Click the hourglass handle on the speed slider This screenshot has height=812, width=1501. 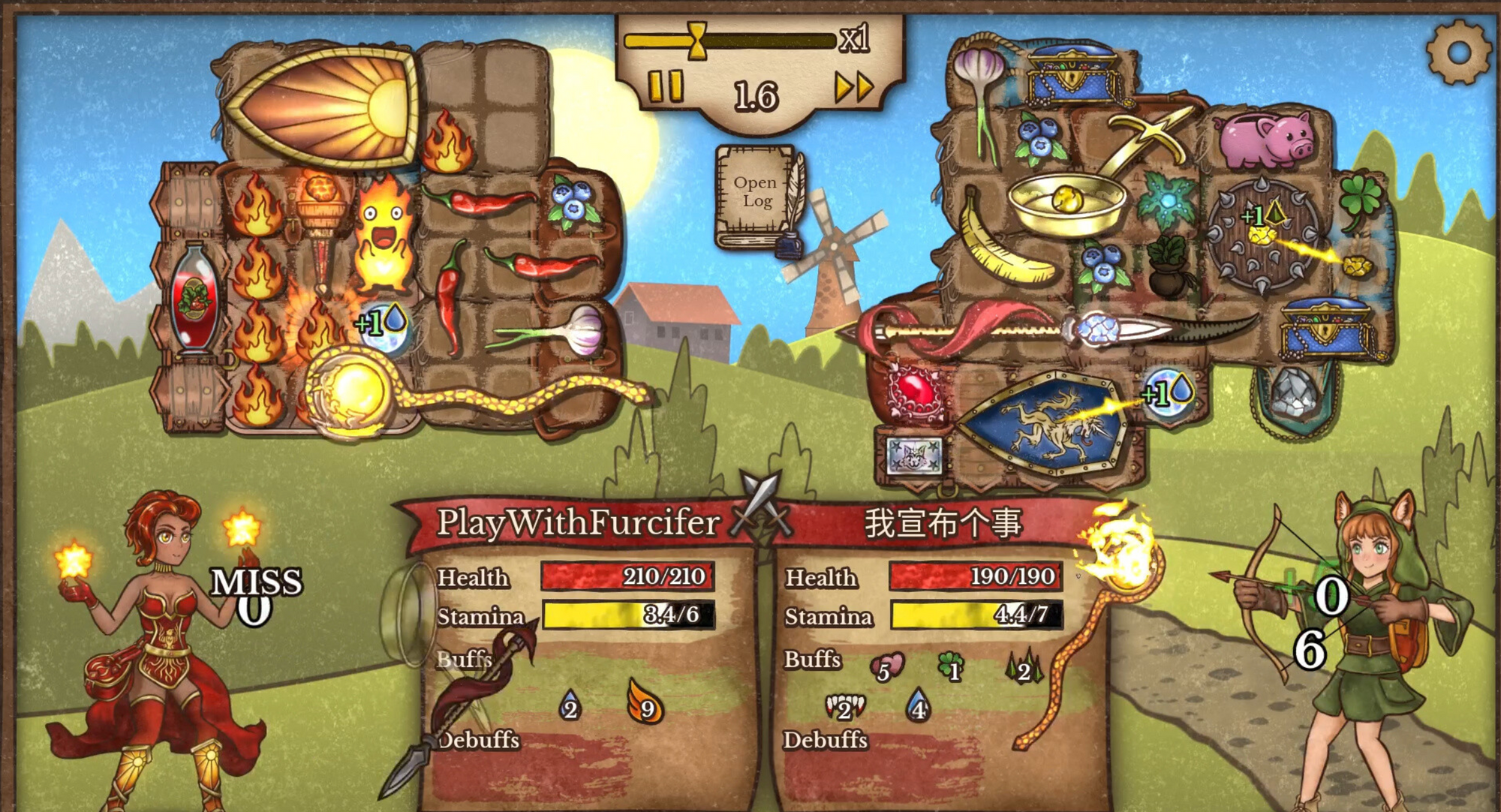[x=696, y=40]
